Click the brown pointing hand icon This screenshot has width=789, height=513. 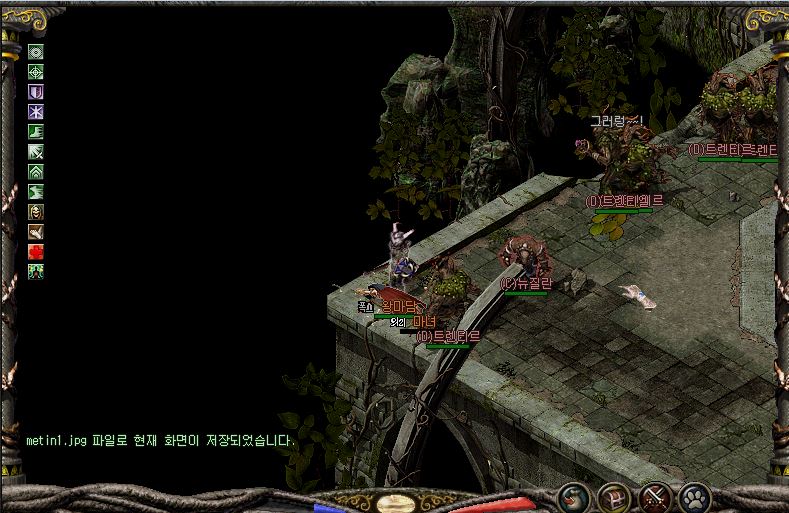(x=36, y=232)
